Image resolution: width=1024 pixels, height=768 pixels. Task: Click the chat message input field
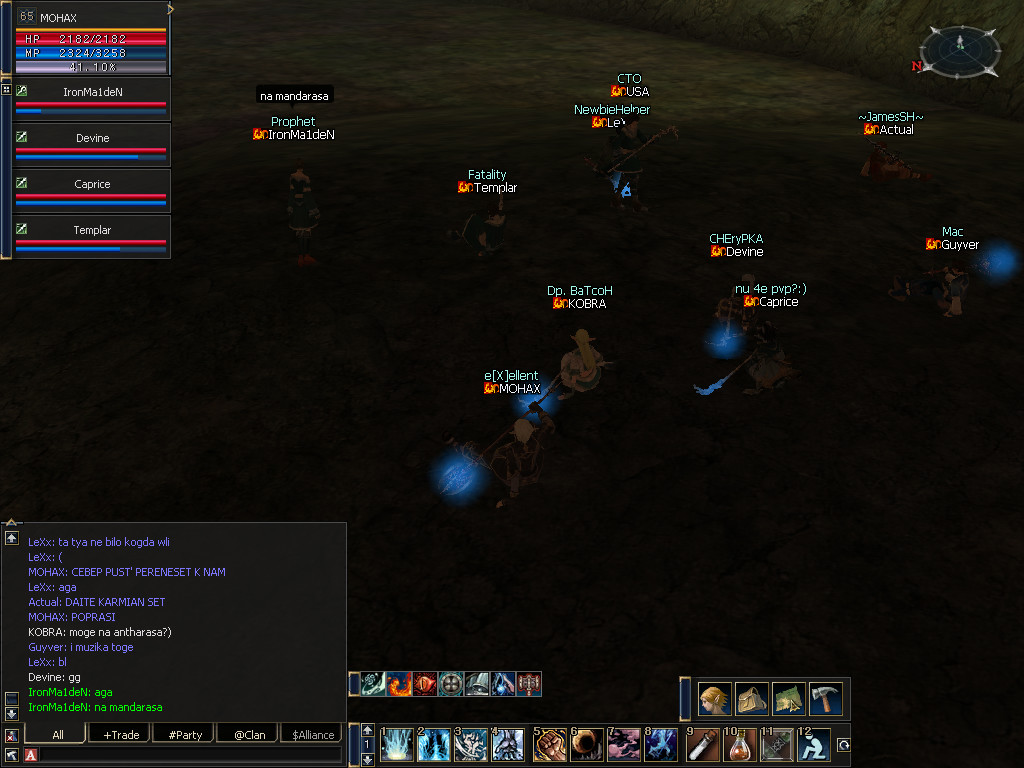pyautogui.click(x=190, y=754)
